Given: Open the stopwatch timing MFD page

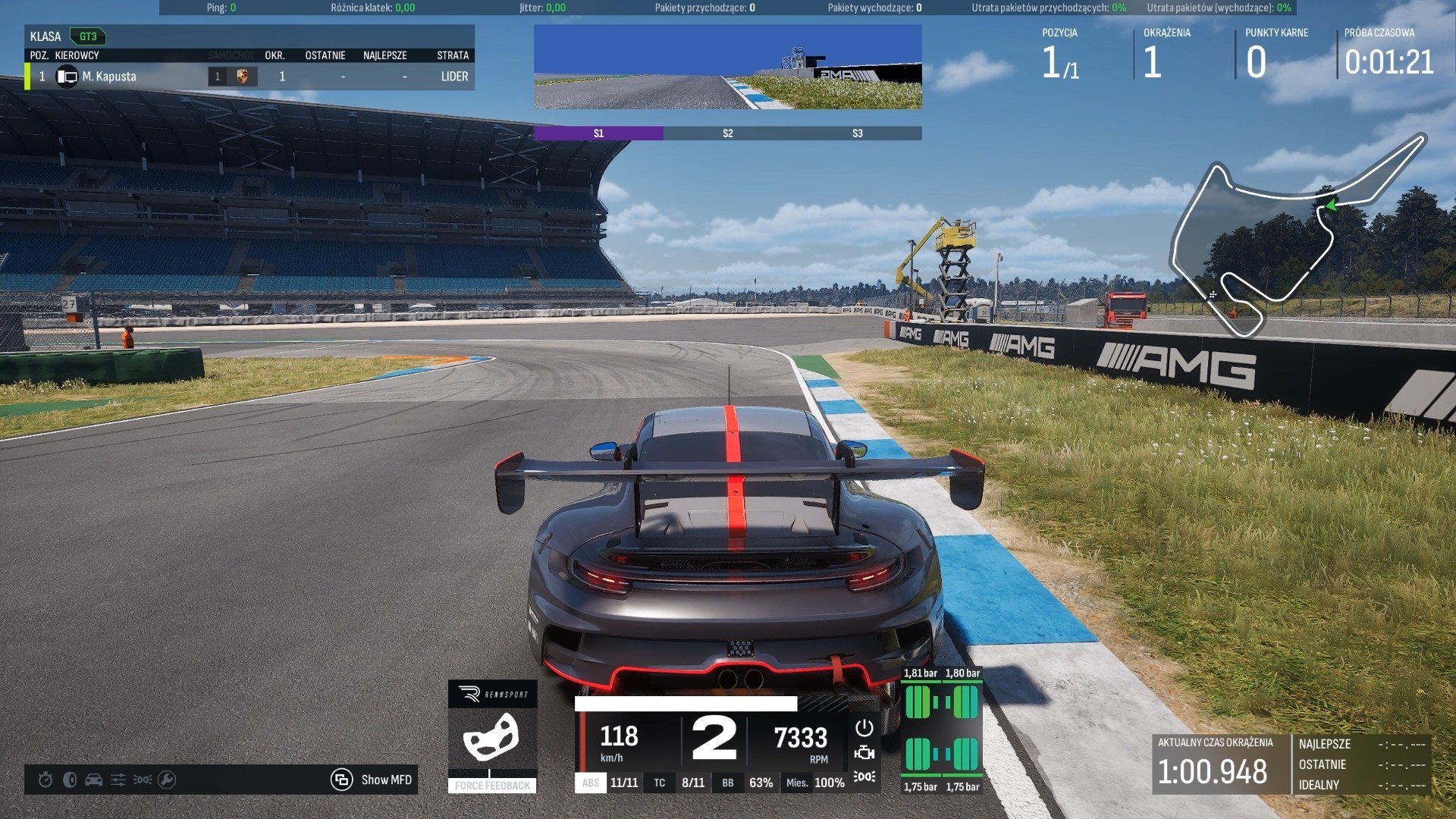Looking at the screenshot, I should 45,780.
